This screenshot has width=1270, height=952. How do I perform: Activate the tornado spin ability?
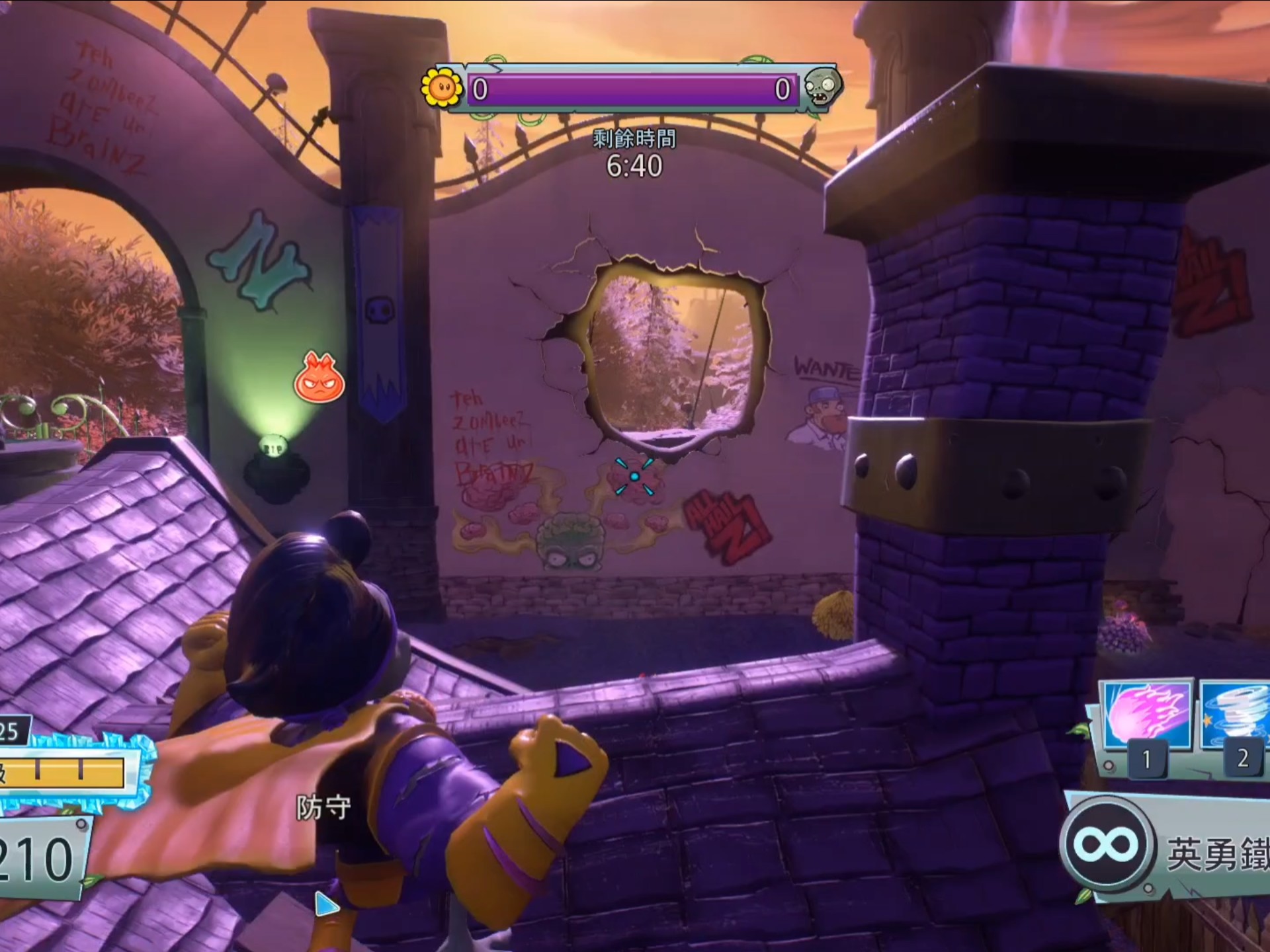1235,719
